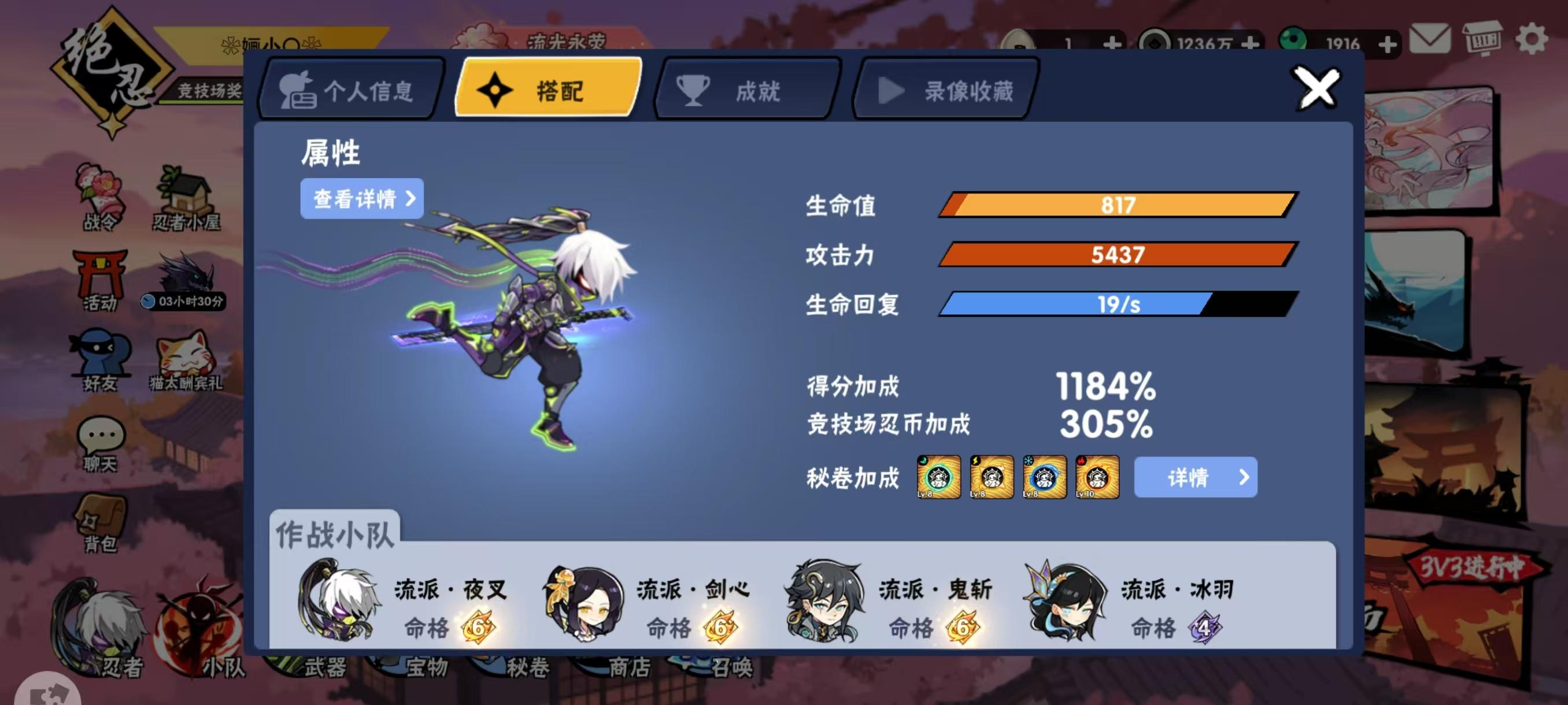The height and width of the screenshot is (705, 1568).
Task: Add more currency with the plus next to 1916
Action: point(1388,44)
